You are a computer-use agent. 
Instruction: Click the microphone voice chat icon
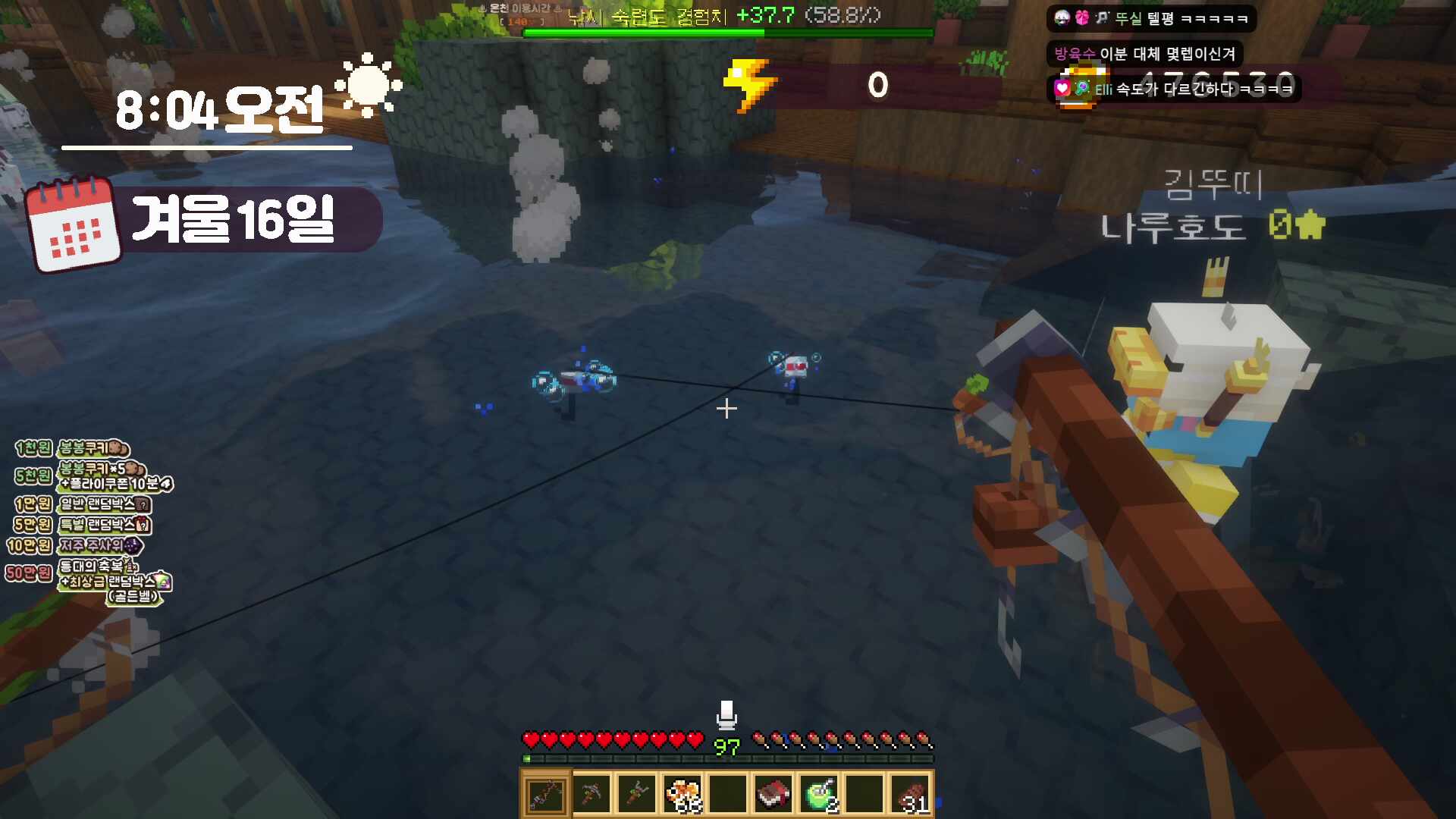(726, 714)
